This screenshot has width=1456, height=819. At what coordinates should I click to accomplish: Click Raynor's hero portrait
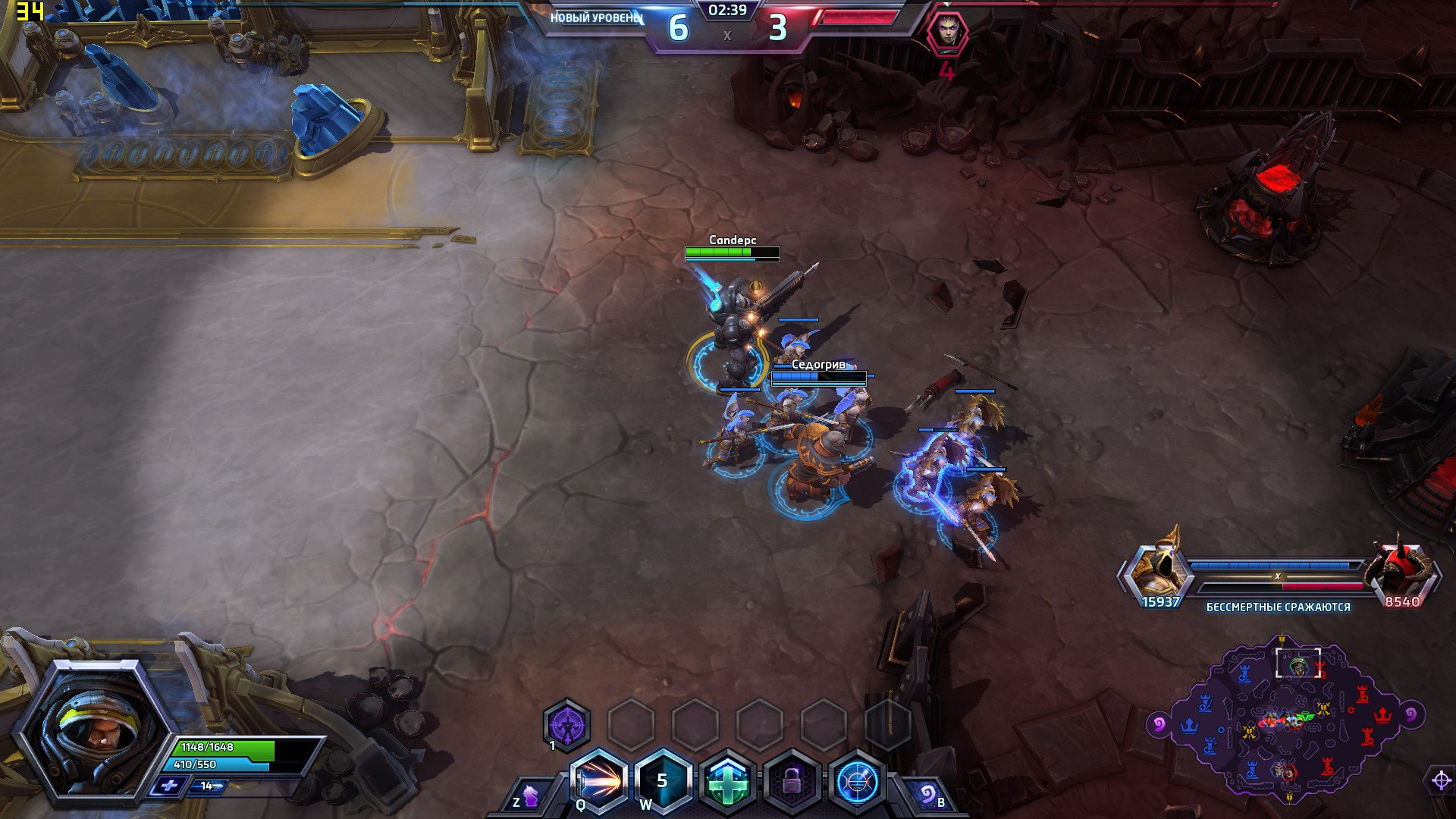[x=91, y=729]
